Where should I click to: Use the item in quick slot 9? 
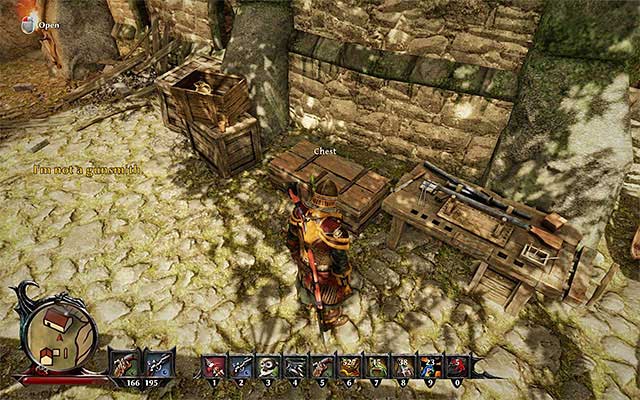[x=431, y=367]
